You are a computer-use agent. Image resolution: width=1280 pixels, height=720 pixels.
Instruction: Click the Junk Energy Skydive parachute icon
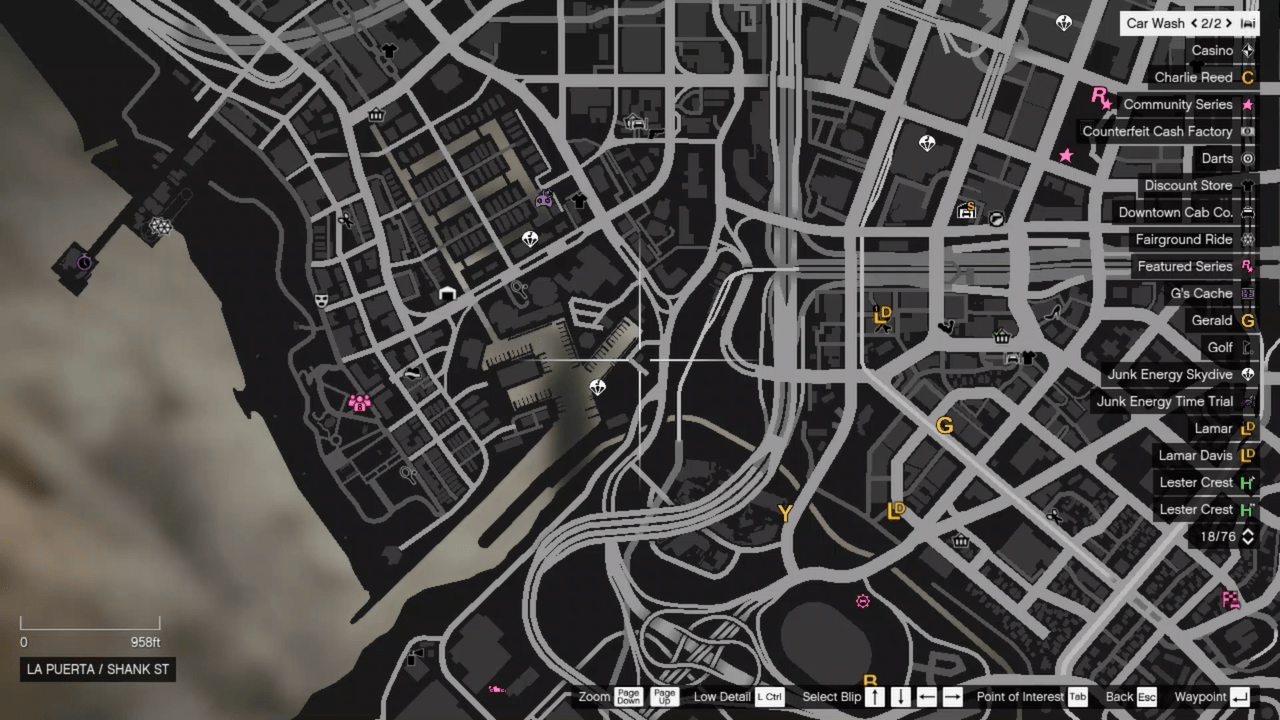point(1248,374)
